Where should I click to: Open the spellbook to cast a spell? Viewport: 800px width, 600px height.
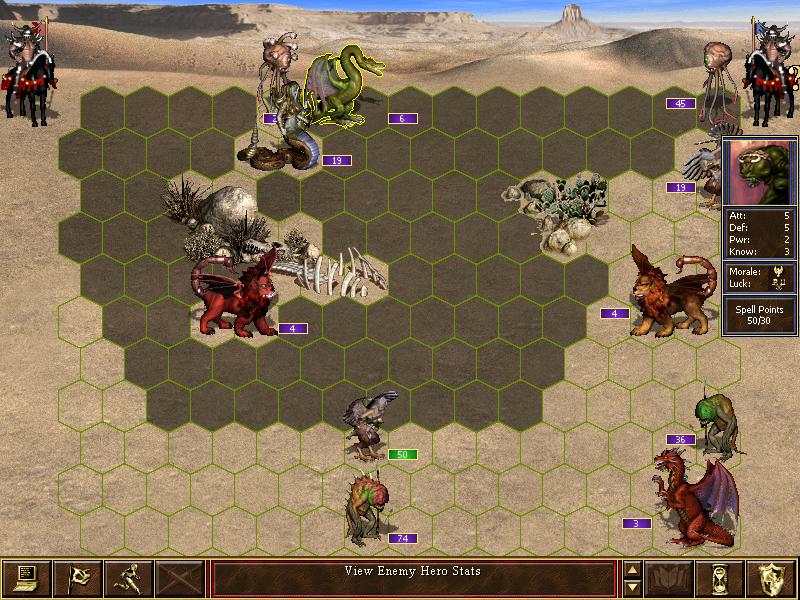[670, 578]
